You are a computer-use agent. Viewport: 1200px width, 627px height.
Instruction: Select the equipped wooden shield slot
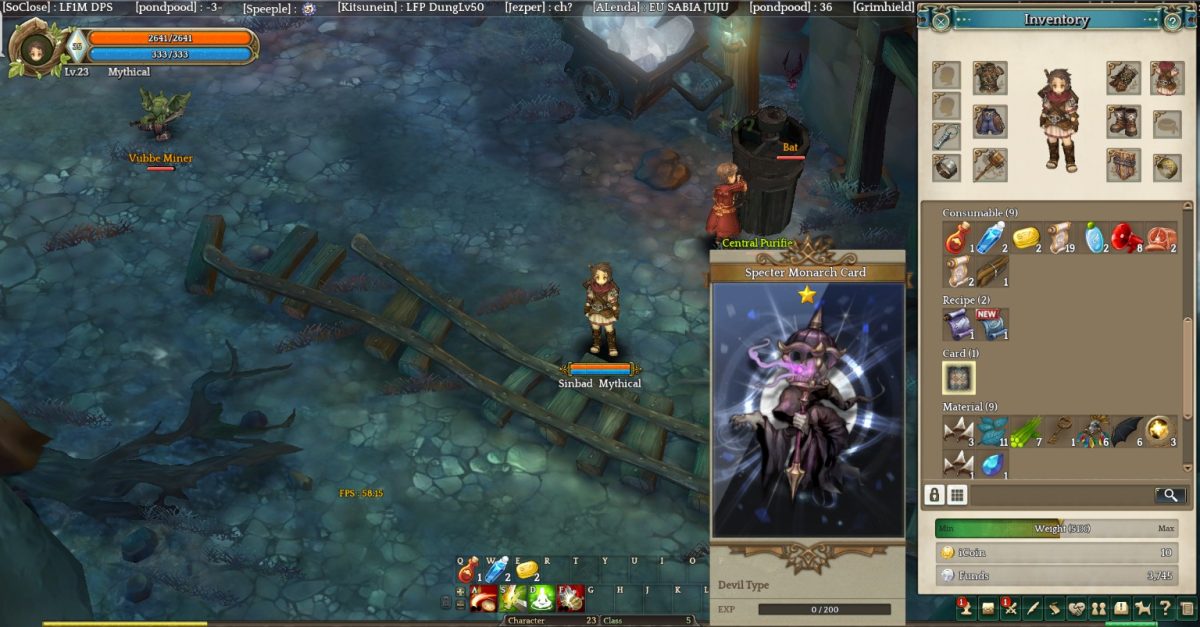1123,165
